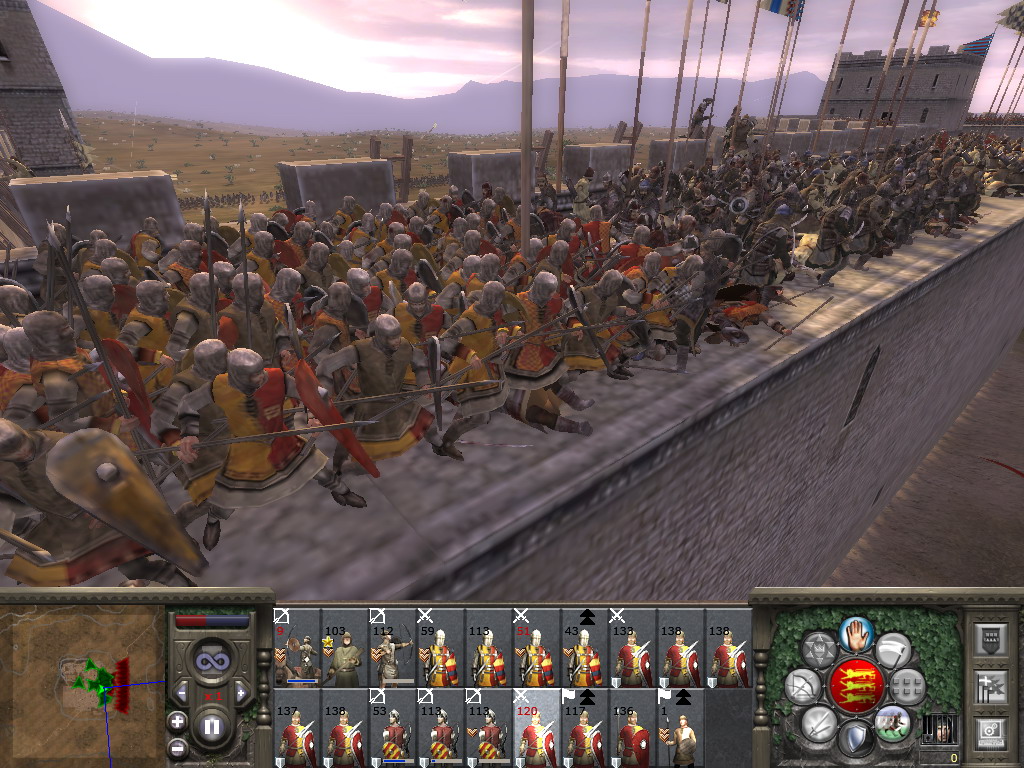Zoom out the minimap with minus button

point(177,746)
